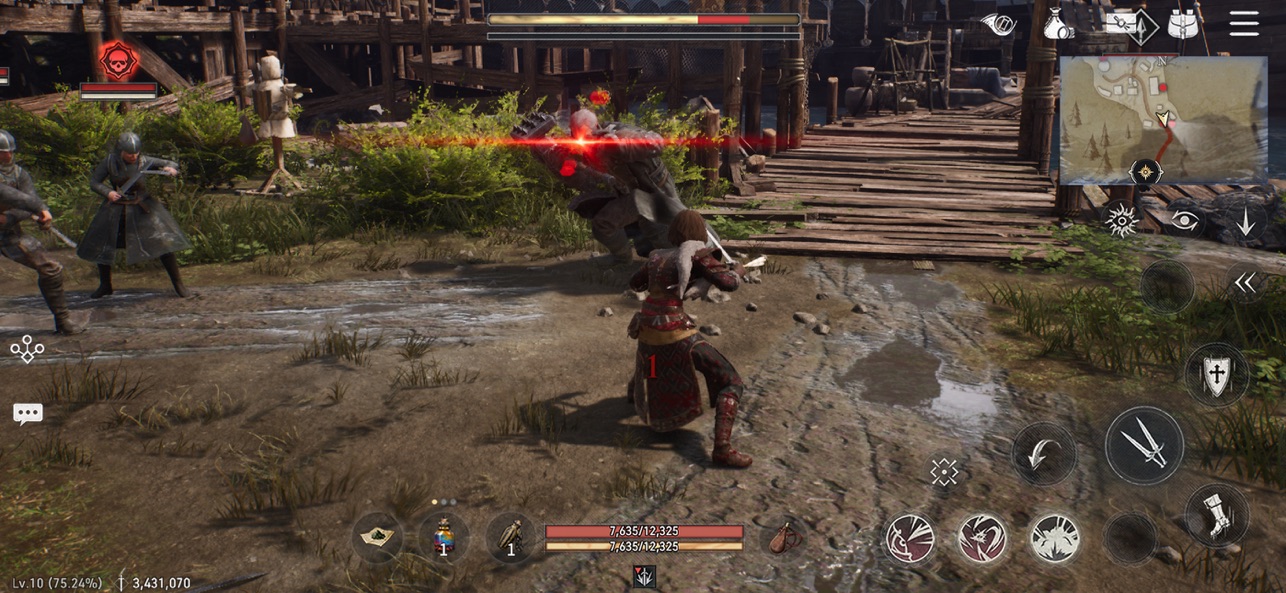Screen dimensions: 1286x593
Task: Open the letter and spear quest icon
Action: point(1128,23)
